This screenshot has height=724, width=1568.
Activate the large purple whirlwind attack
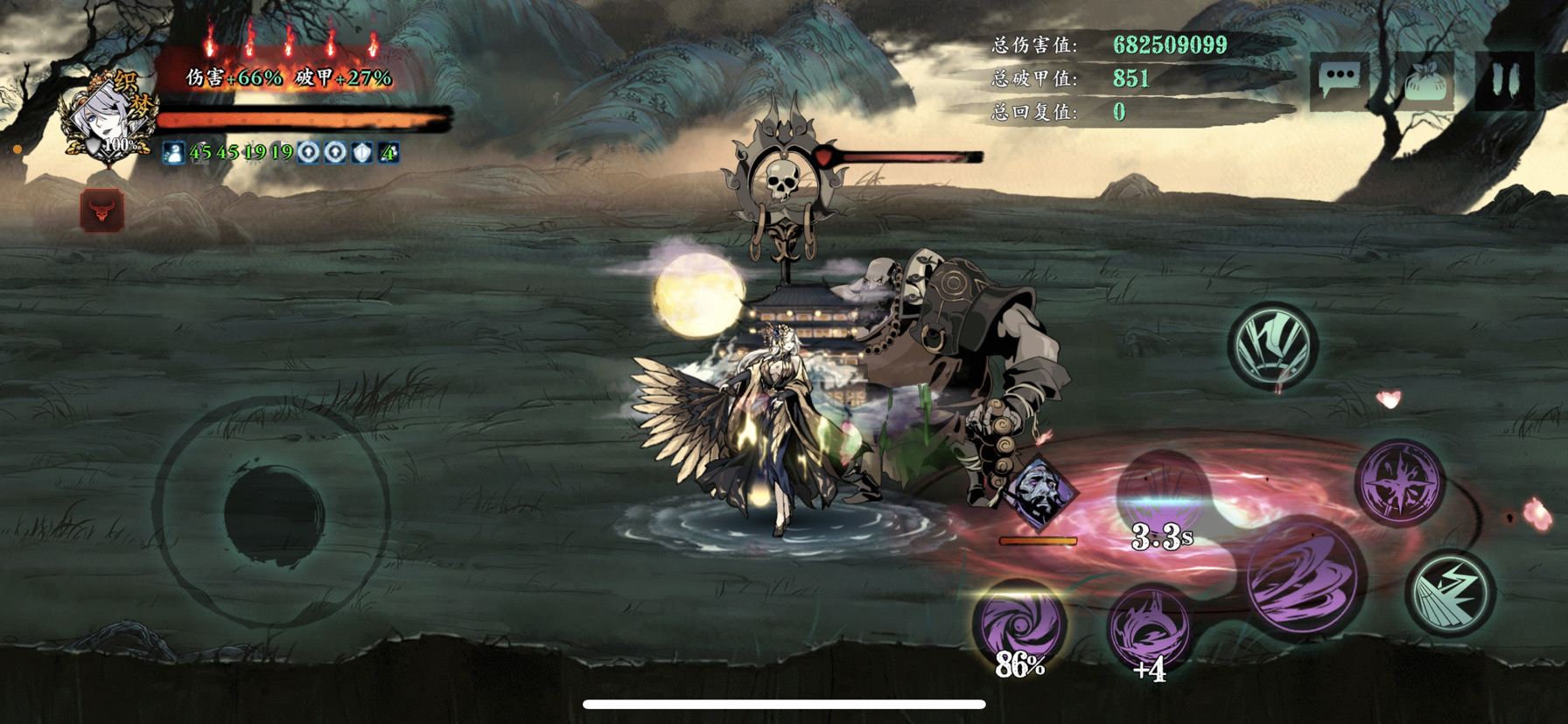[1303, 578]
